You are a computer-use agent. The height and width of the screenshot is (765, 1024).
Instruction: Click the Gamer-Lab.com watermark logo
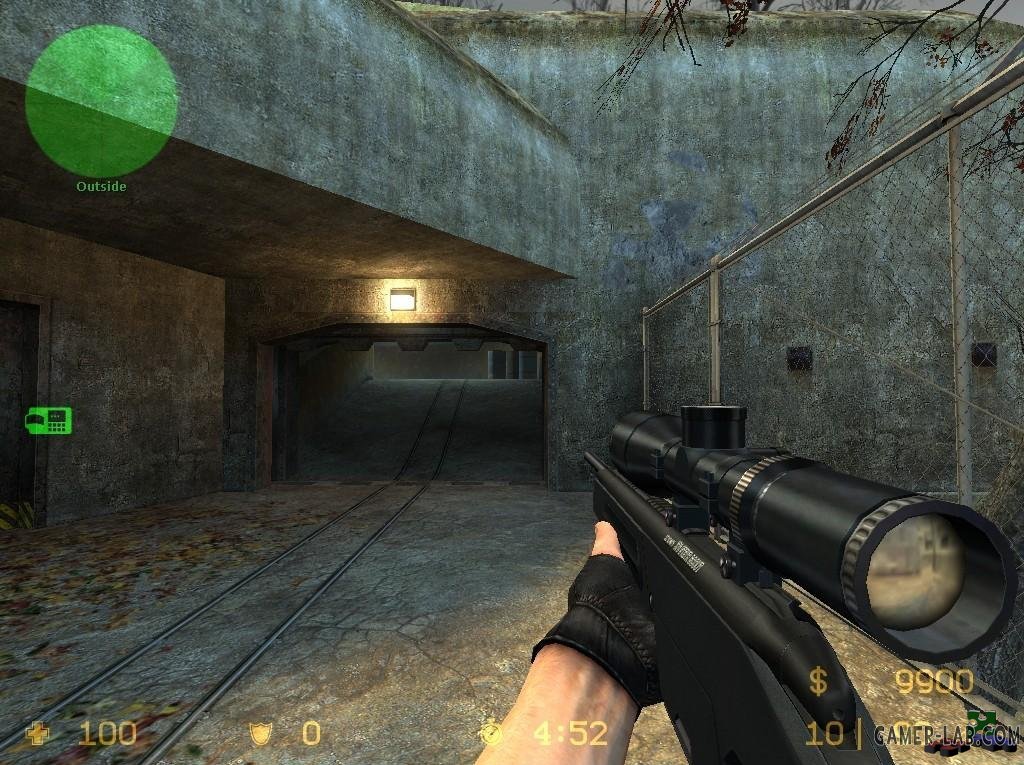click(x=946, y=736)
